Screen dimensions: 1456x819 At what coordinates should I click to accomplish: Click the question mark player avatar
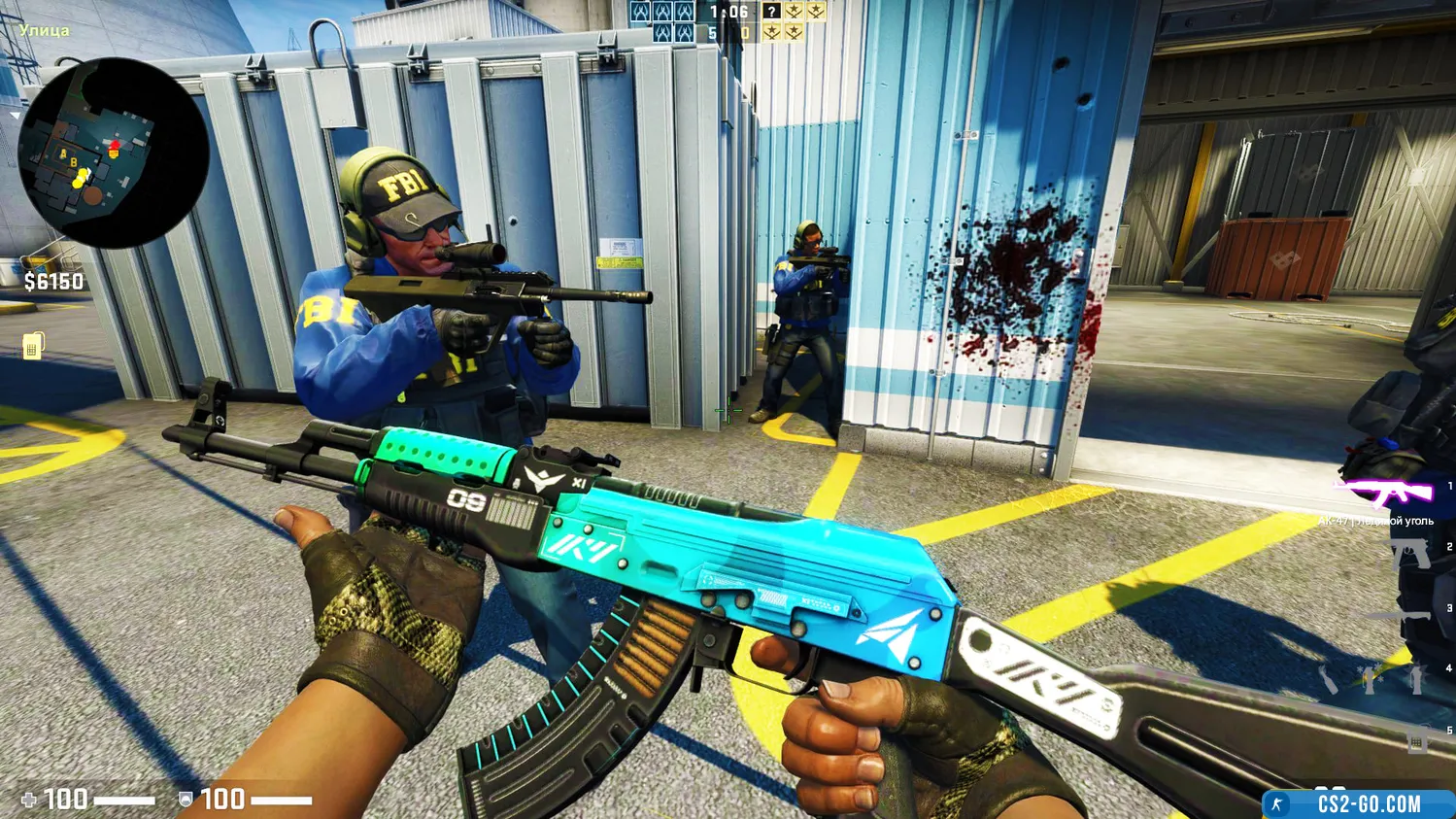pyautogui.click(x=771, y=12)
